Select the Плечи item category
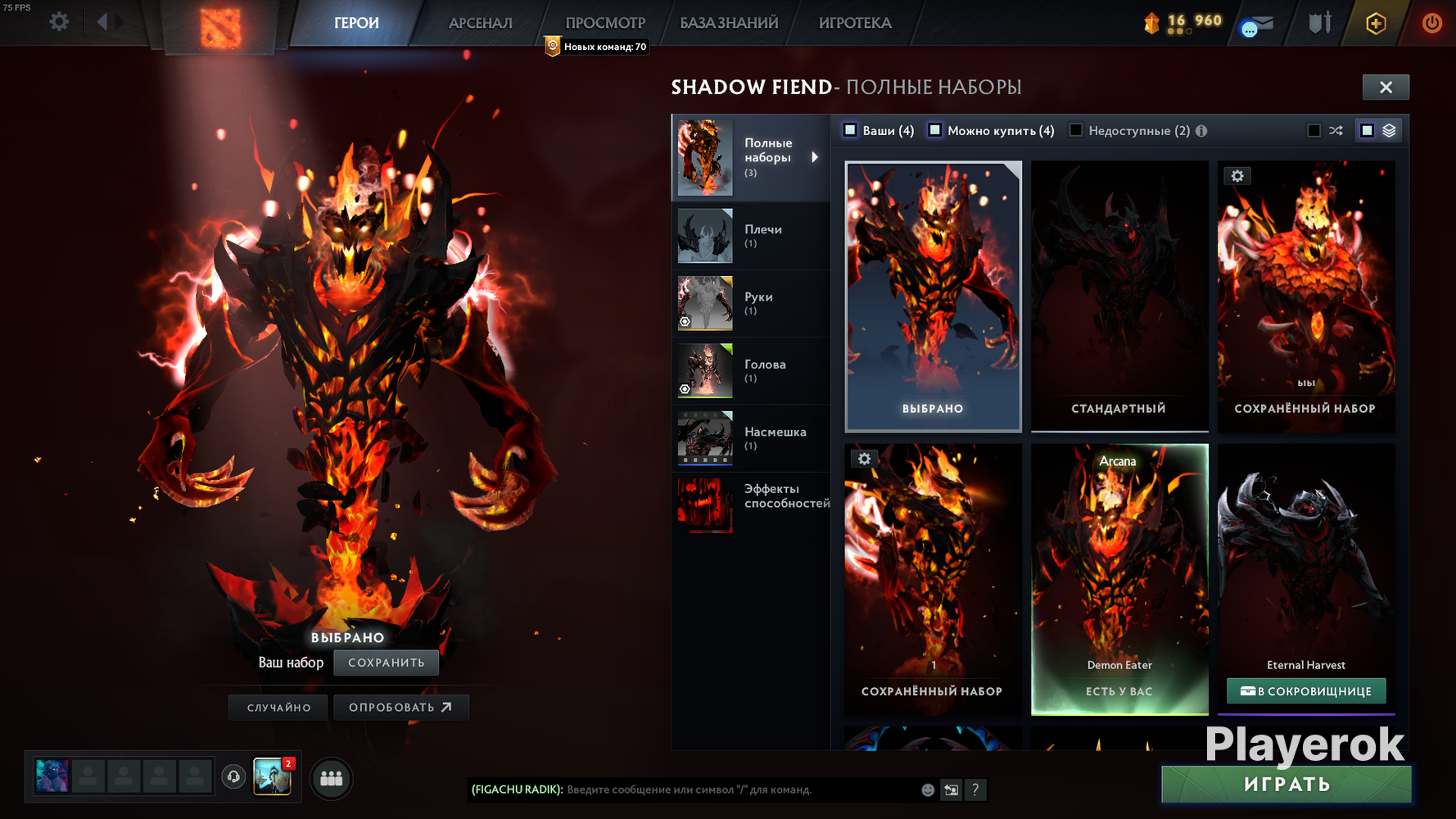1456x819 pixels. pyautogui.click(x=751, y=235)
